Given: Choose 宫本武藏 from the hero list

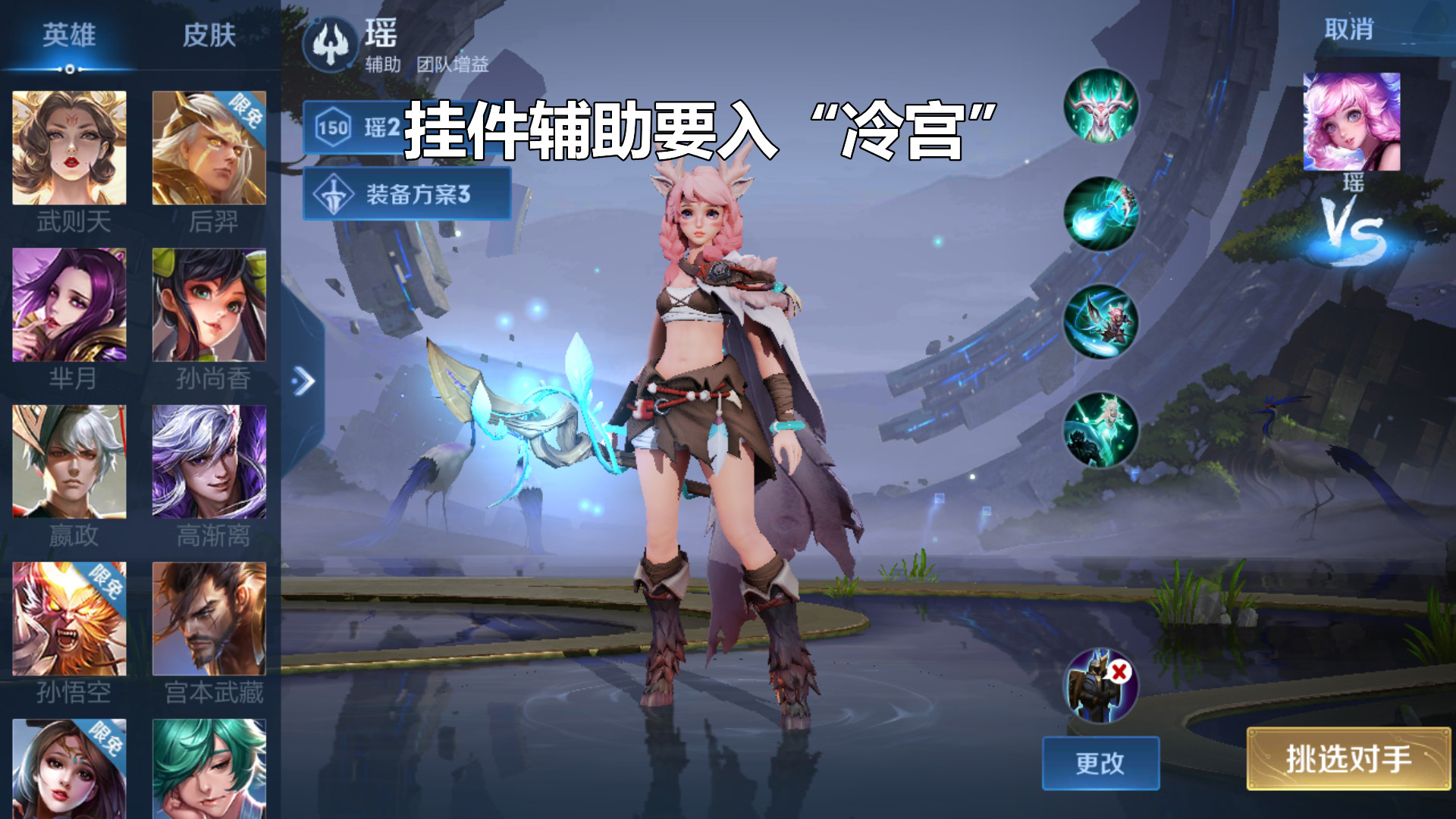Looking at the screenshot, I should (209, 619).
